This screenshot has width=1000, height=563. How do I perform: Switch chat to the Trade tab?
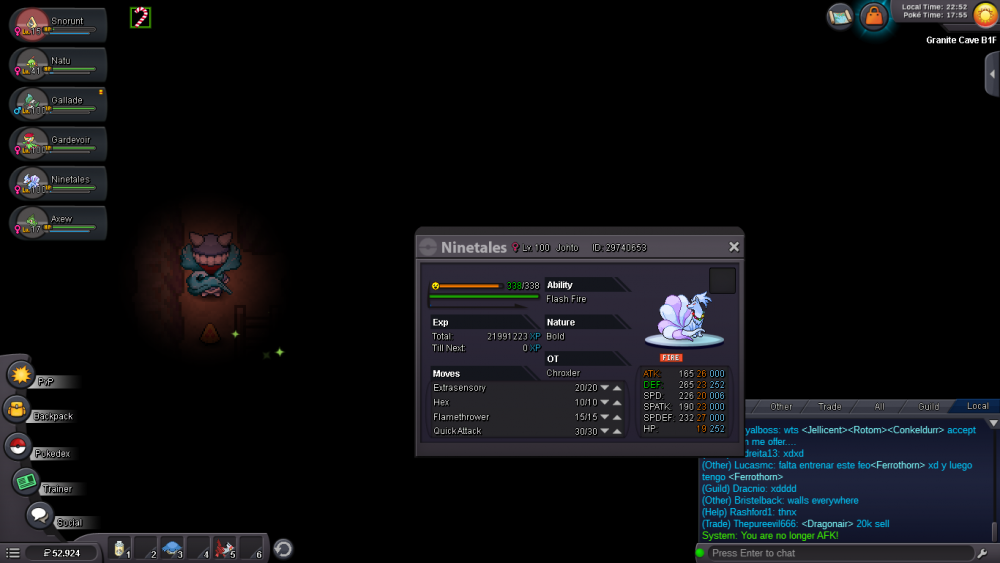click(x=830, y=407)
